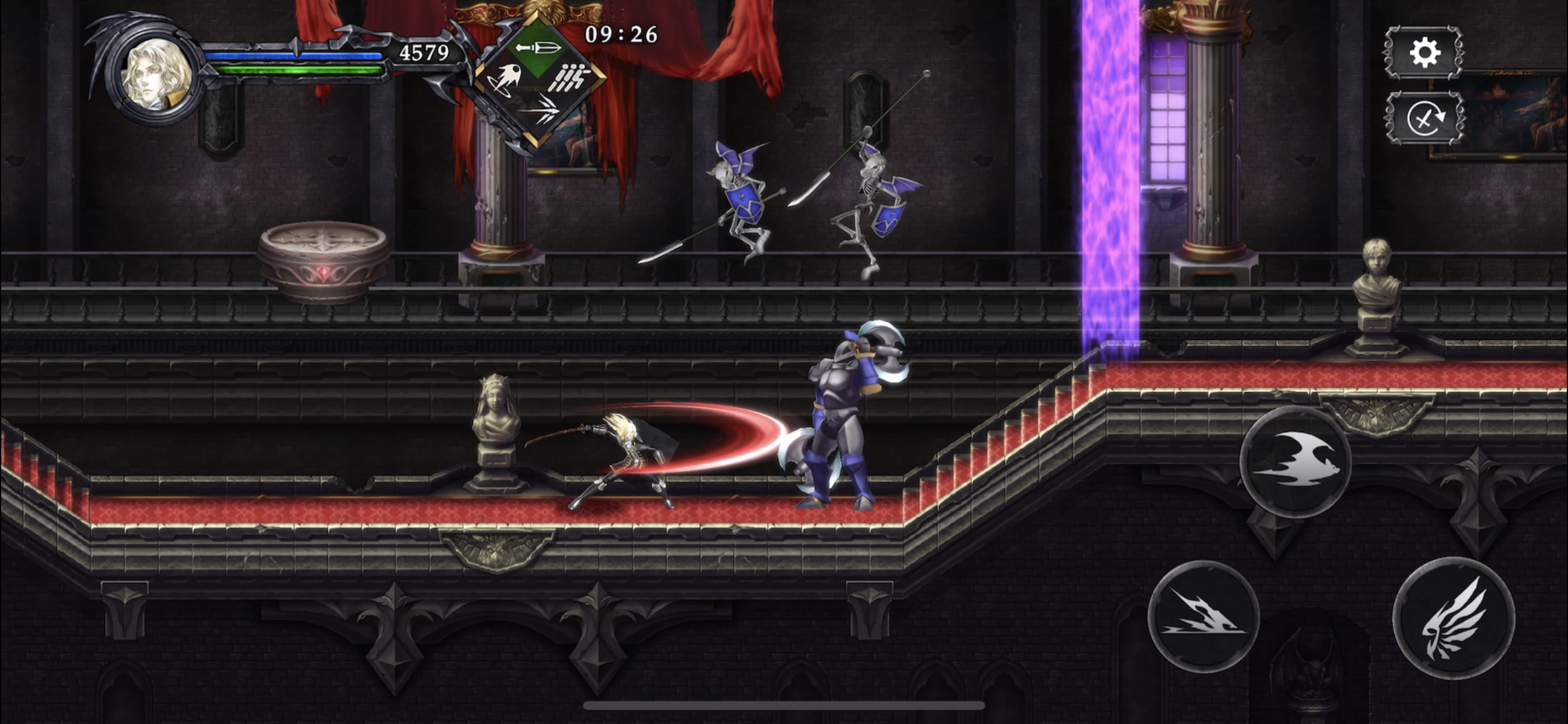Viewport: 1568px width, 724px height.
Task: Use the bat-shaped action button
Action: pyautogui.click(x=1296, y=461)
